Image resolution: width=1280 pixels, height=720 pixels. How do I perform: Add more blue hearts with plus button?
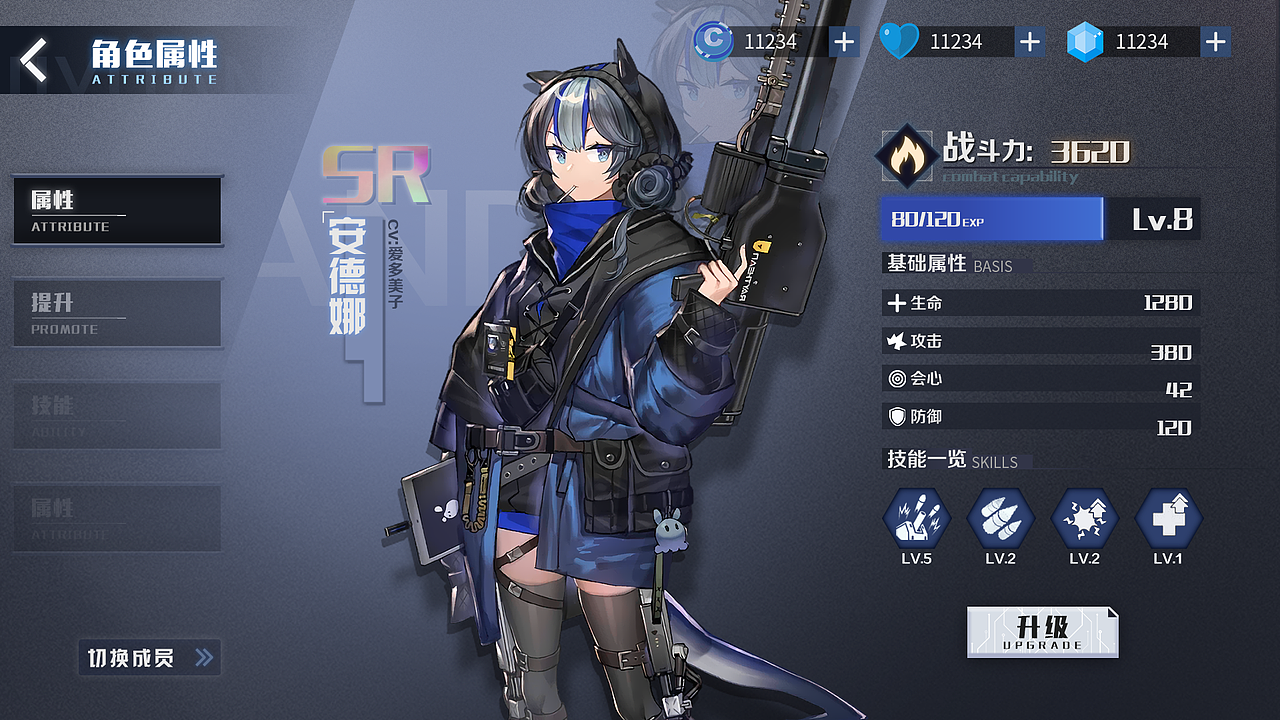[x=1029, y=42]
